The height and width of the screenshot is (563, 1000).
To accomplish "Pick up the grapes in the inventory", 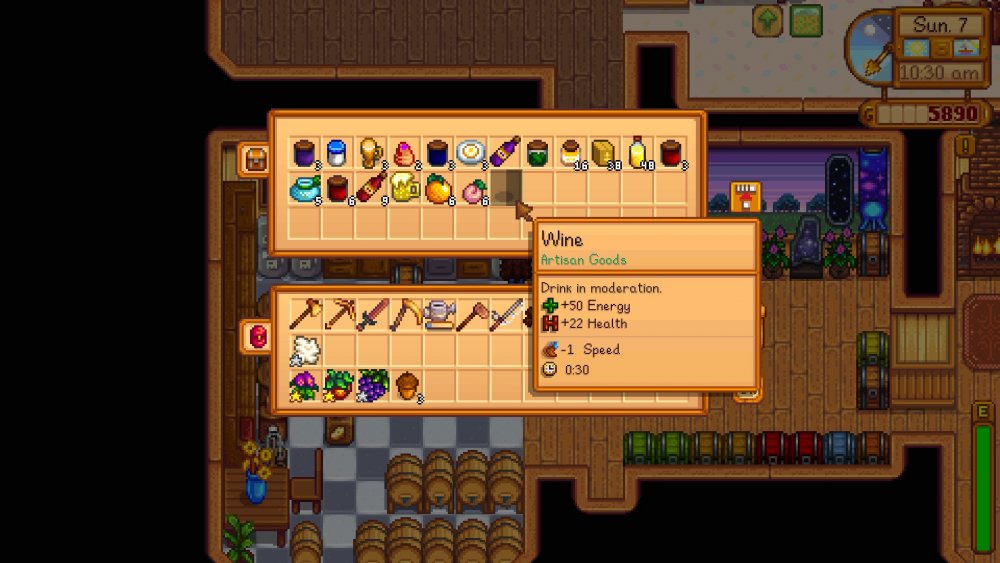I will coord(372,384).
